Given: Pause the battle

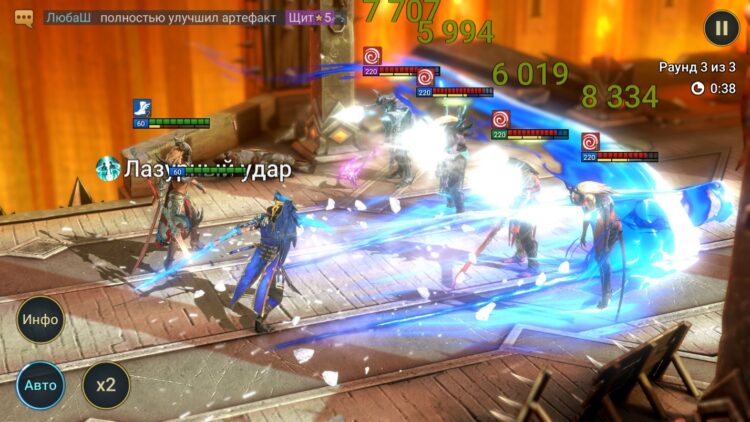Looking at the screenshot, I should click(x=721, y=28).
